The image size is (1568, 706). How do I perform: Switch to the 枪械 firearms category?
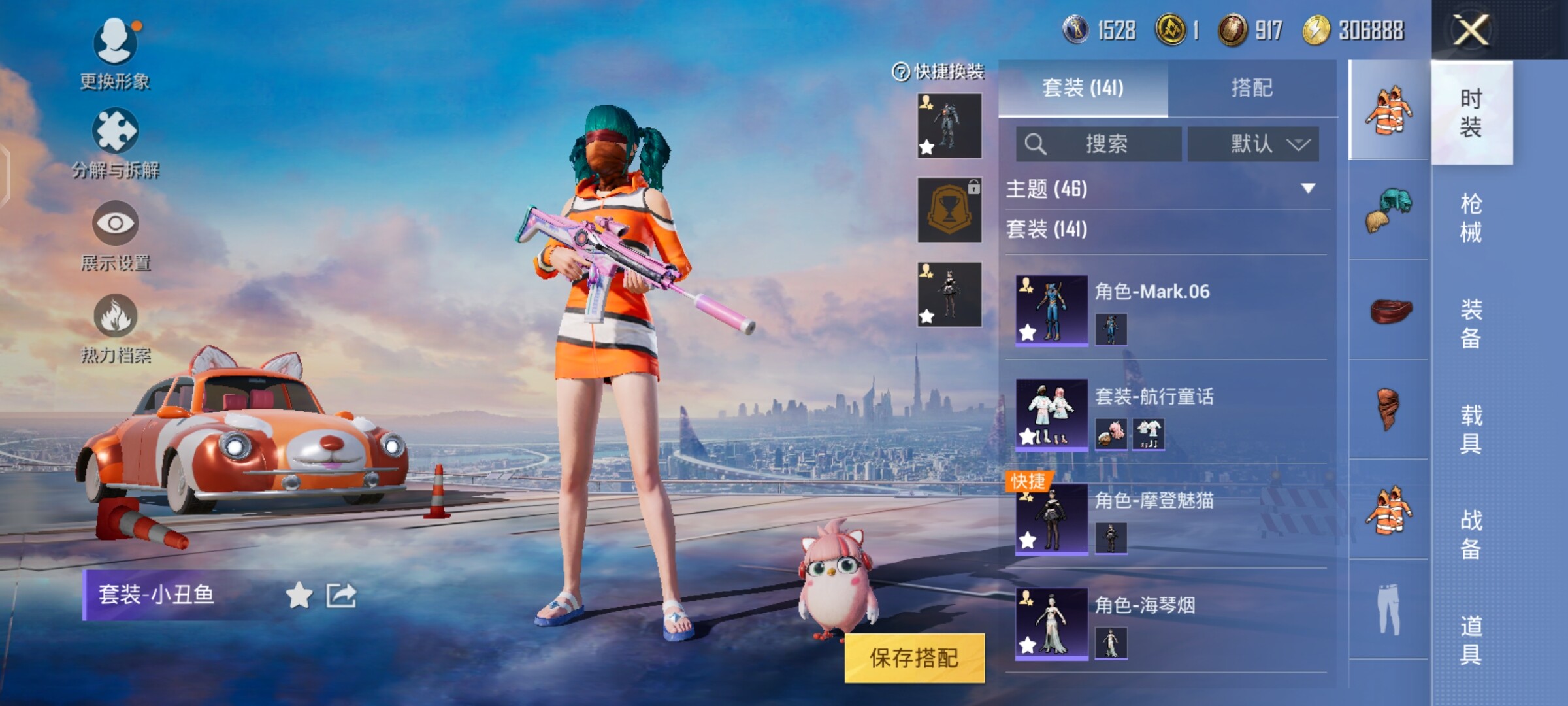(1471, 218)
